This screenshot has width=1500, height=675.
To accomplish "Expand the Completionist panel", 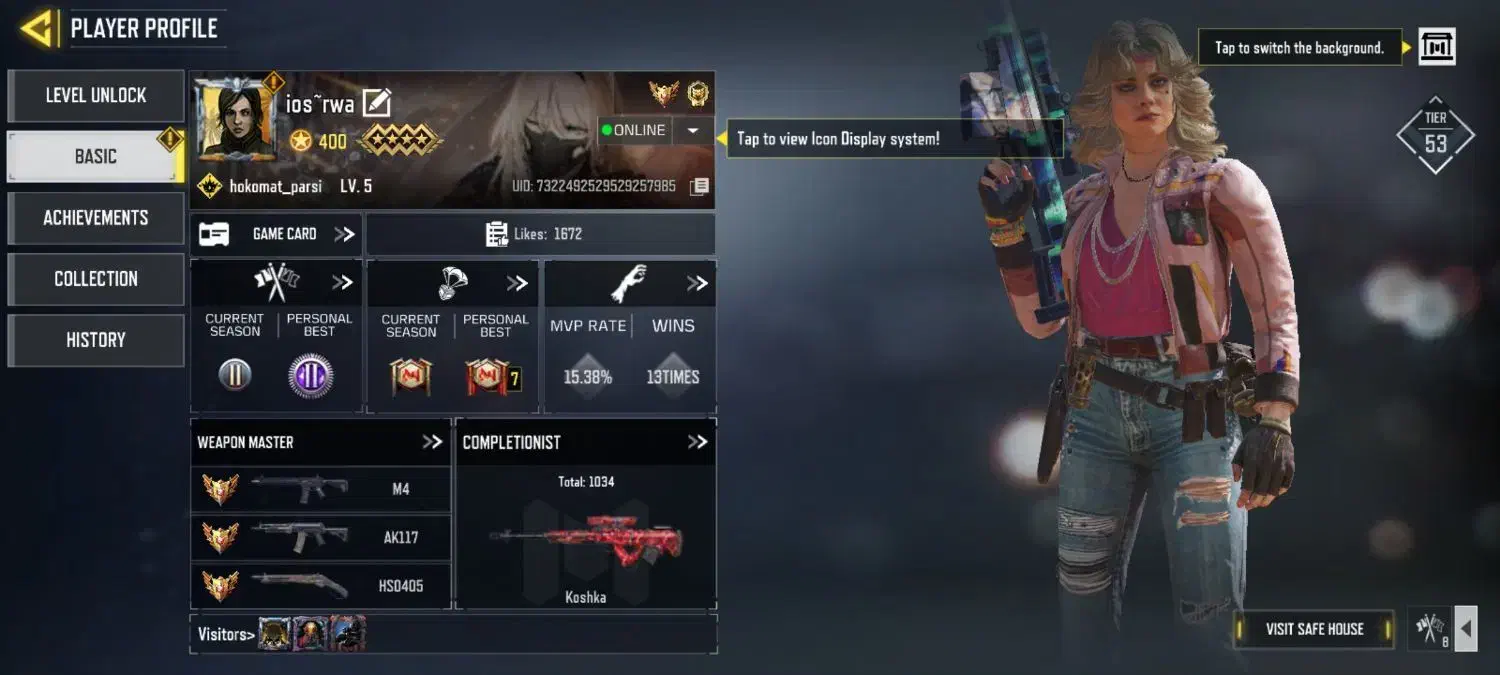I will click(x=697, y=442).
